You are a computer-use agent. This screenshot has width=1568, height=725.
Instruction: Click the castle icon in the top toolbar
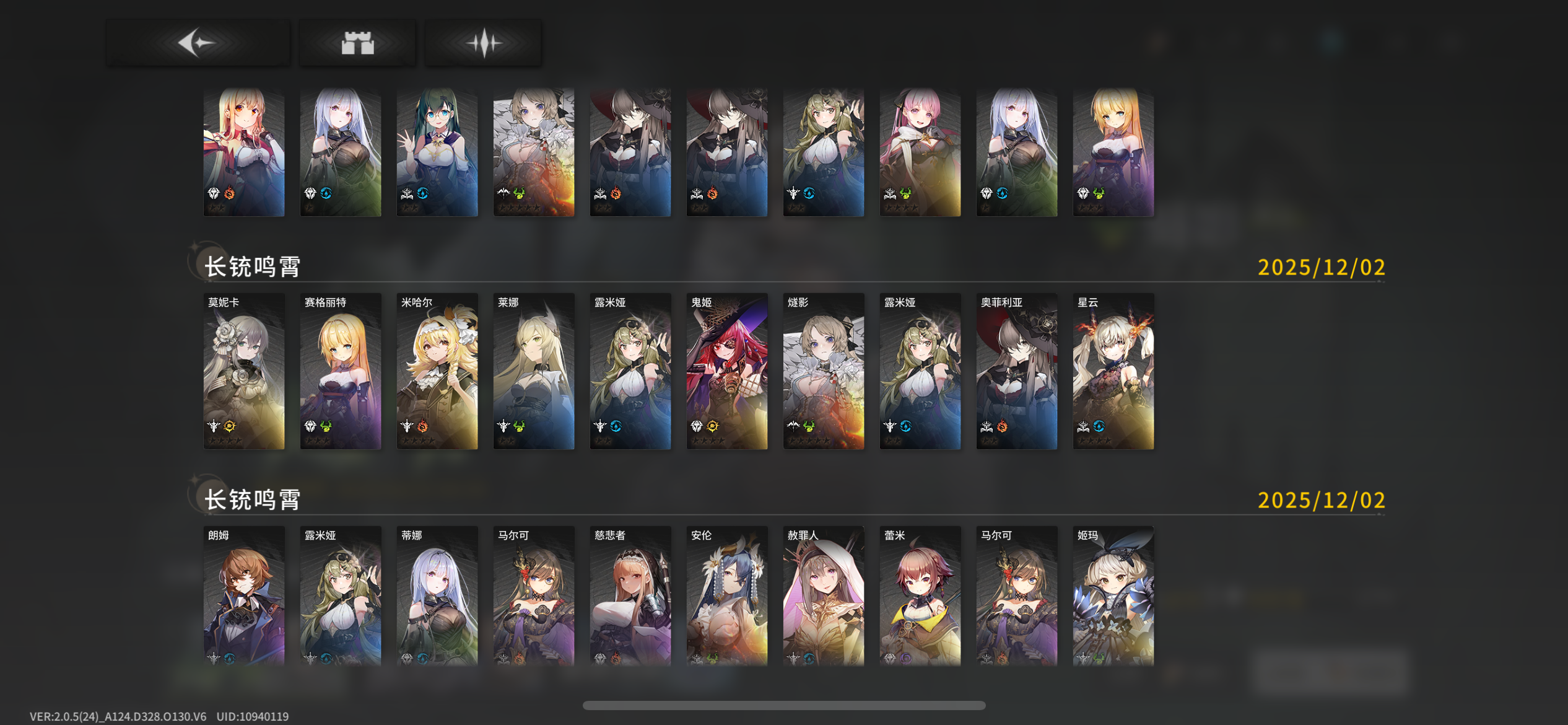coord(357,42)
